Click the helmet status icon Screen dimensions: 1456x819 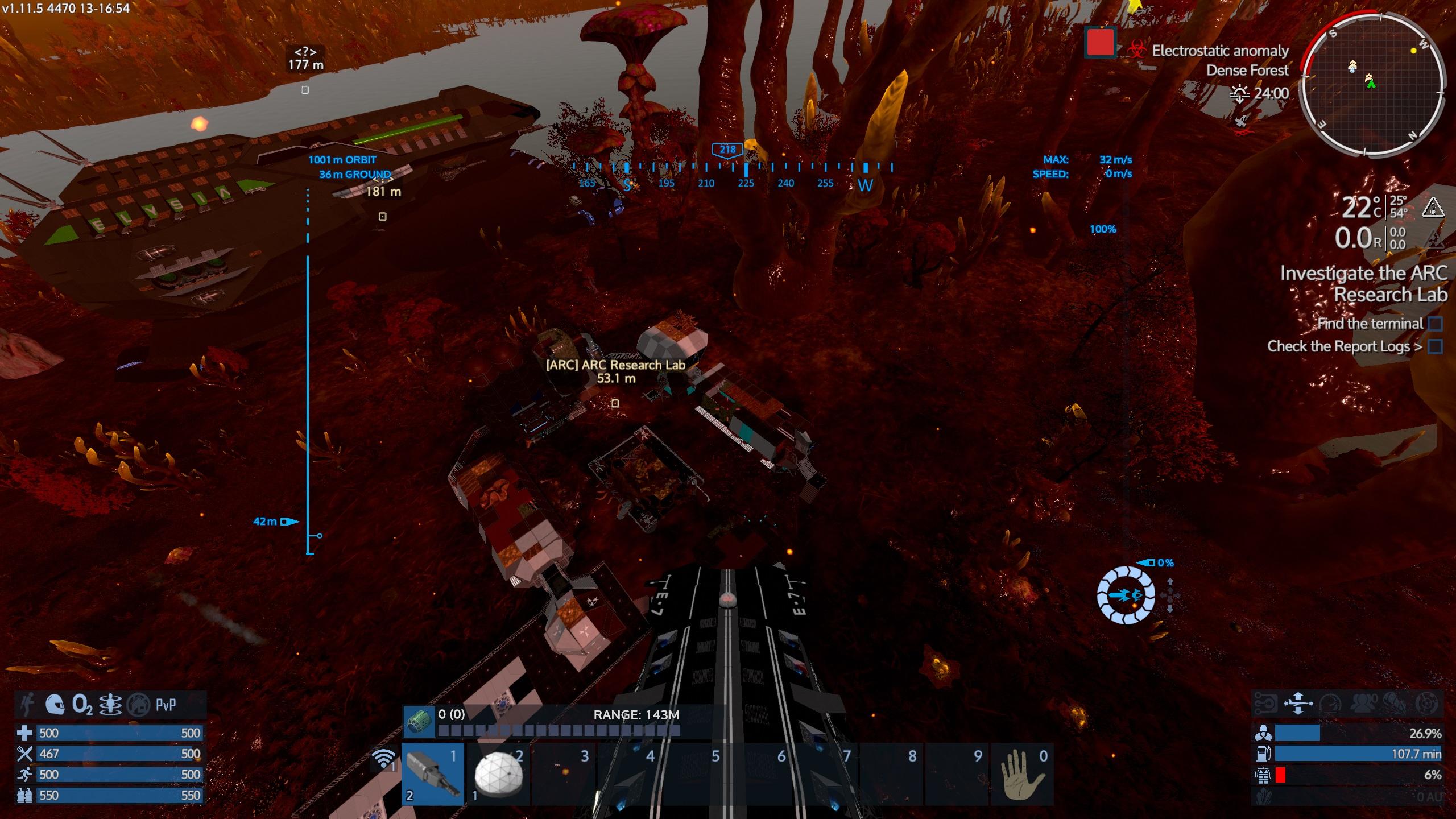point(55,705)
